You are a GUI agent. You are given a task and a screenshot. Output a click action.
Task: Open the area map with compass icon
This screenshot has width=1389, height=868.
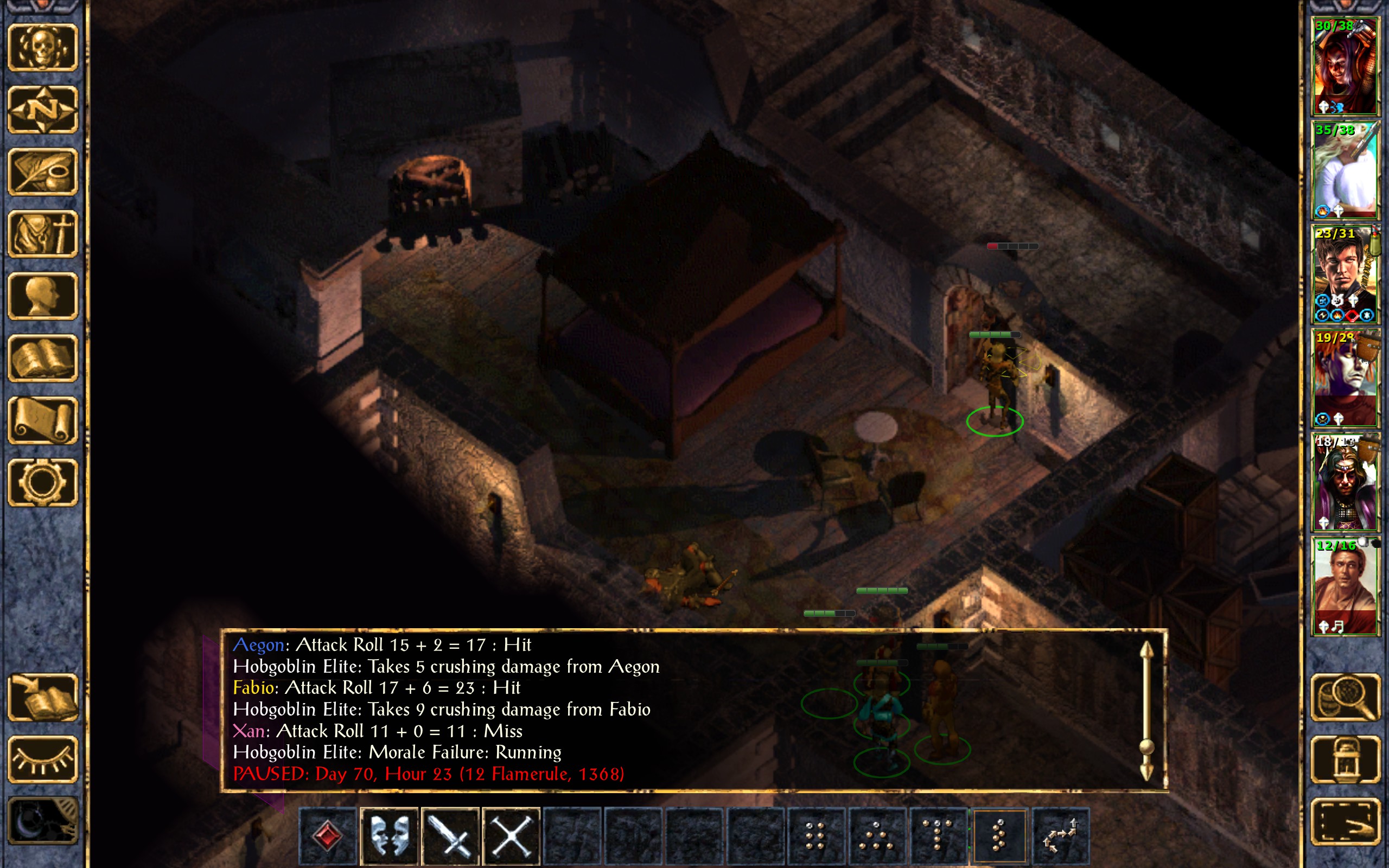[x=43, y=110]
